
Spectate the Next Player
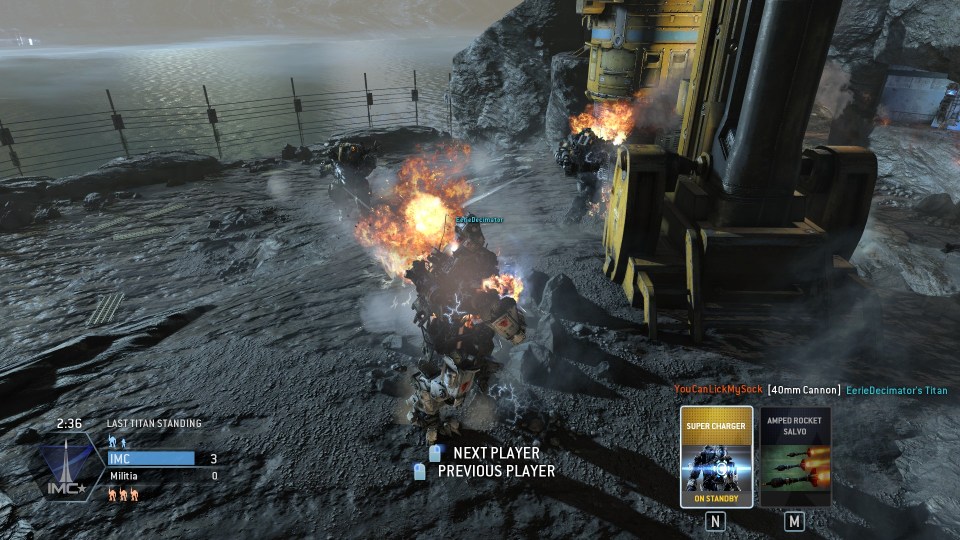pos(495,453)
